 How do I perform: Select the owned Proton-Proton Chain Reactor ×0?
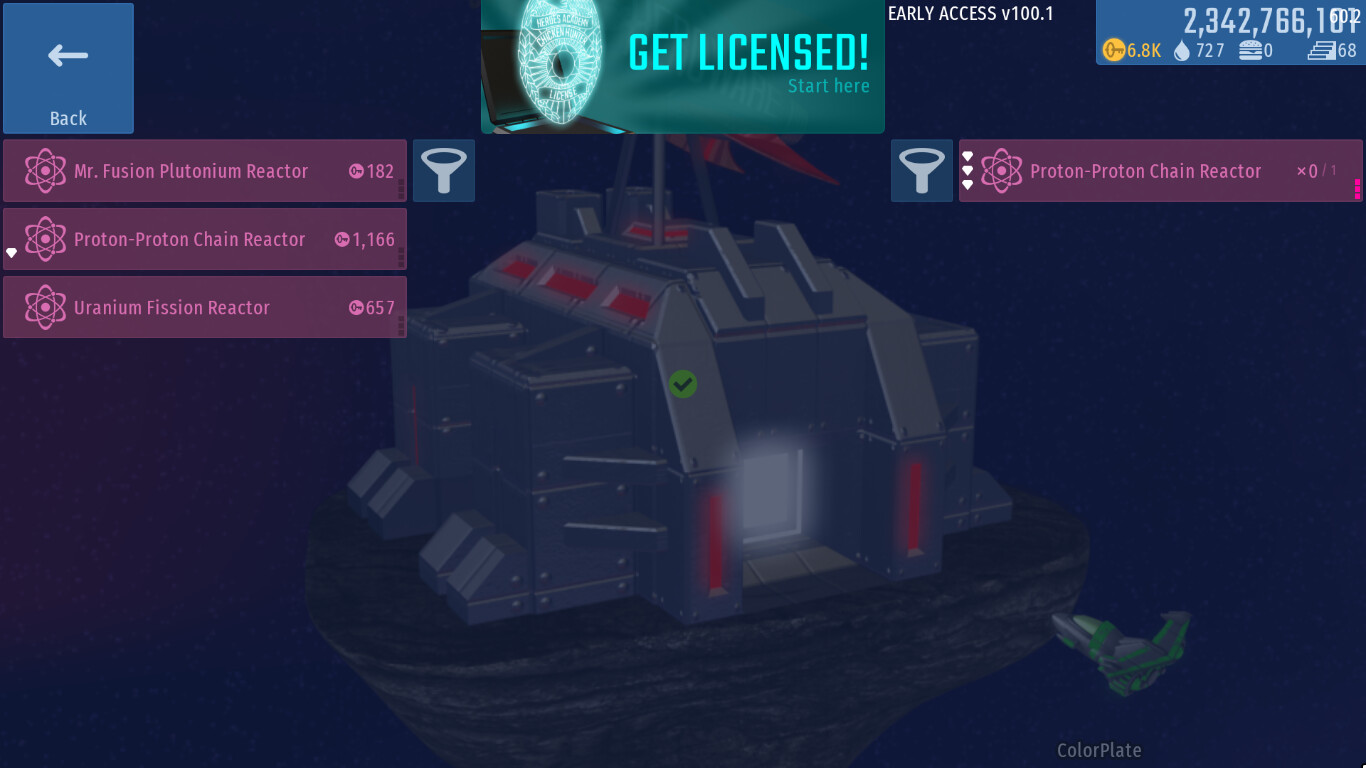click(1160, 171)
